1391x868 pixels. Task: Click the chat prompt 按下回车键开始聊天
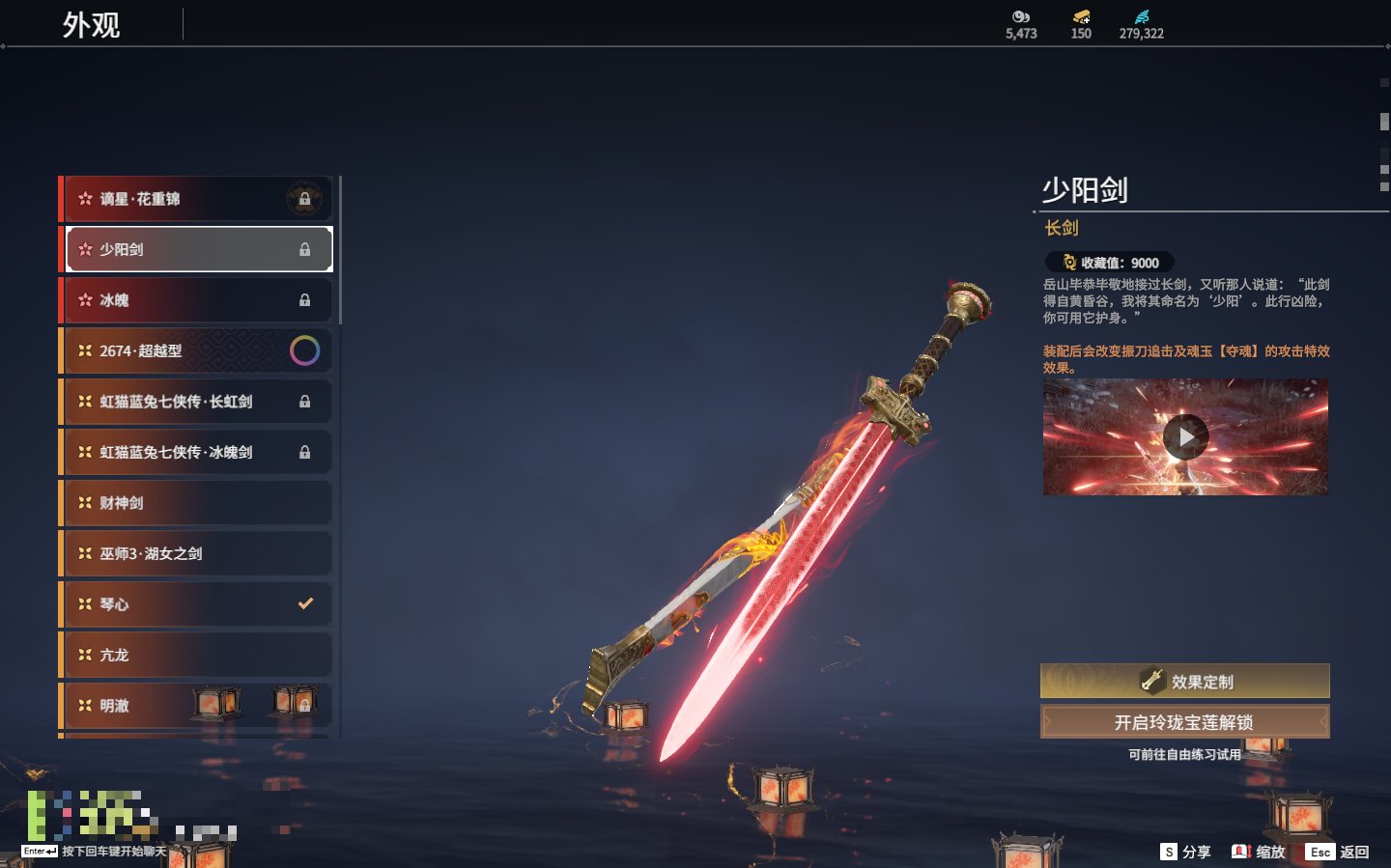(114, 852)
